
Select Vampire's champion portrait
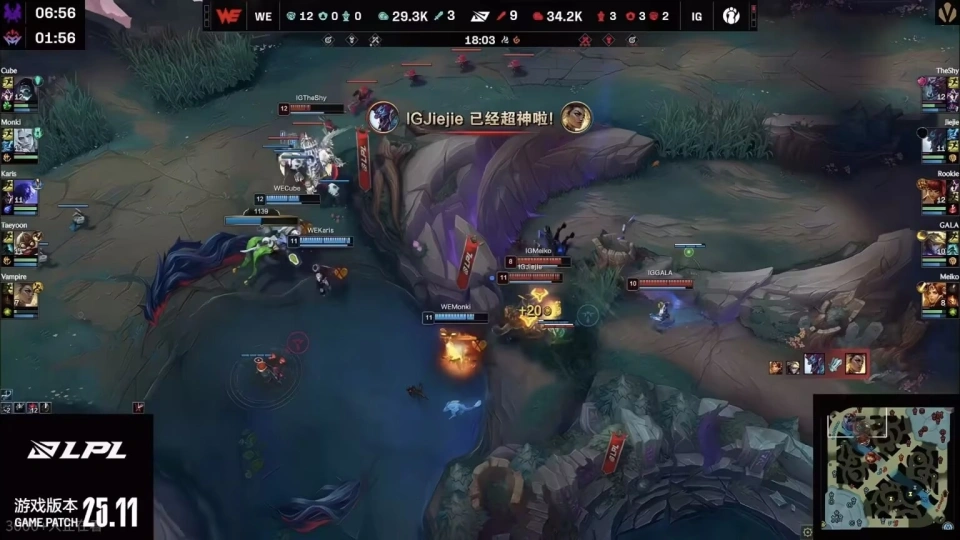(25, 294)
